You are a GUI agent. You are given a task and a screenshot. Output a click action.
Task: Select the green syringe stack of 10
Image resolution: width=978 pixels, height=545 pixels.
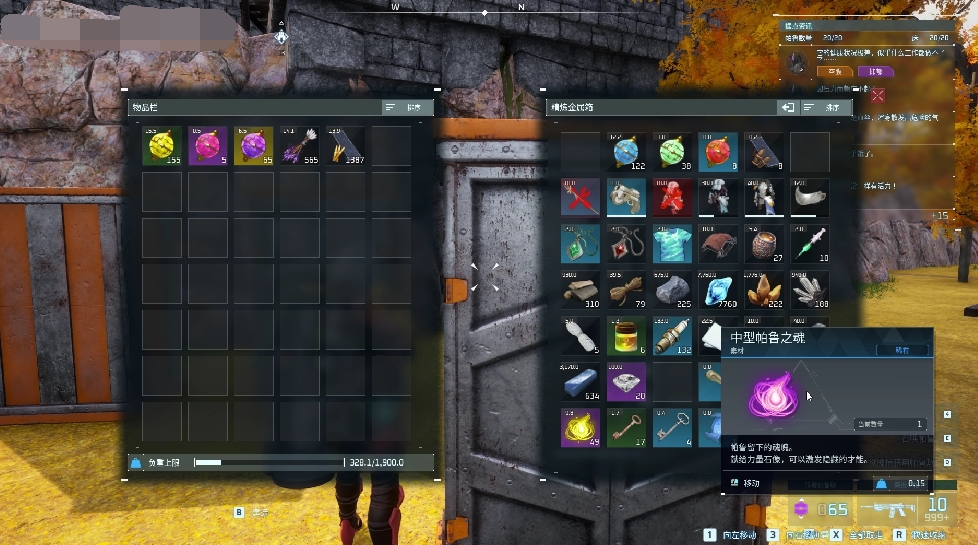coord(810,244)
